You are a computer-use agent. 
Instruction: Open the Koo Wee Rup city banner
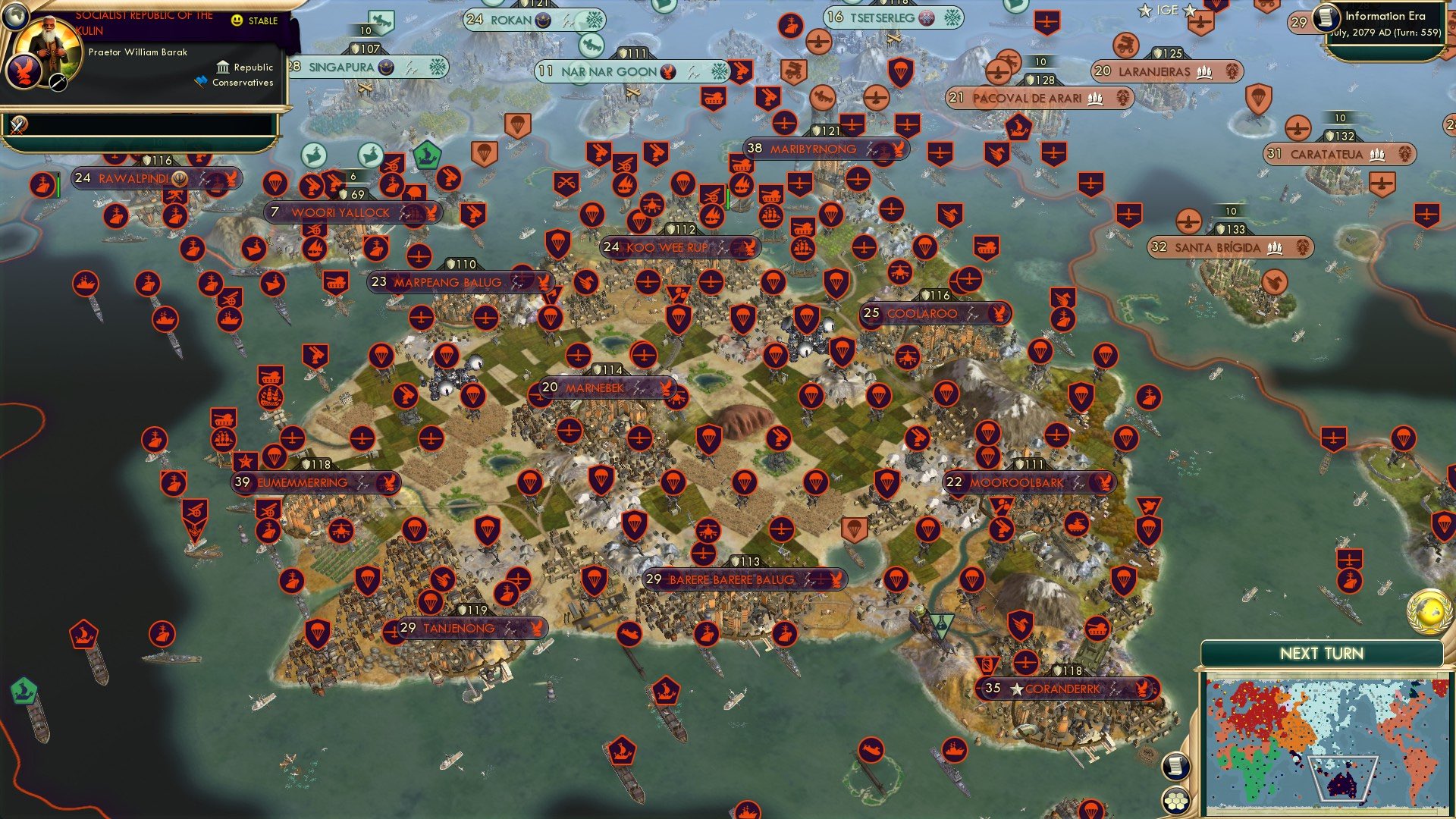[x=667, y=246]
